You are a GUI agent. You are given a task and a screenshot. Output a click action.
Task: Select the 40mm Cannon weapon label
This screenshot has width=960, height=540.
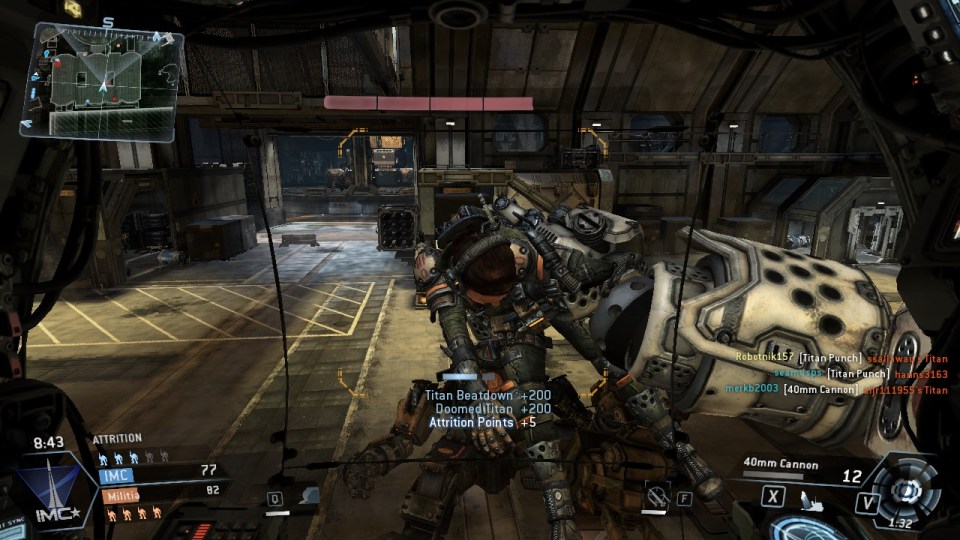point(780,465)
